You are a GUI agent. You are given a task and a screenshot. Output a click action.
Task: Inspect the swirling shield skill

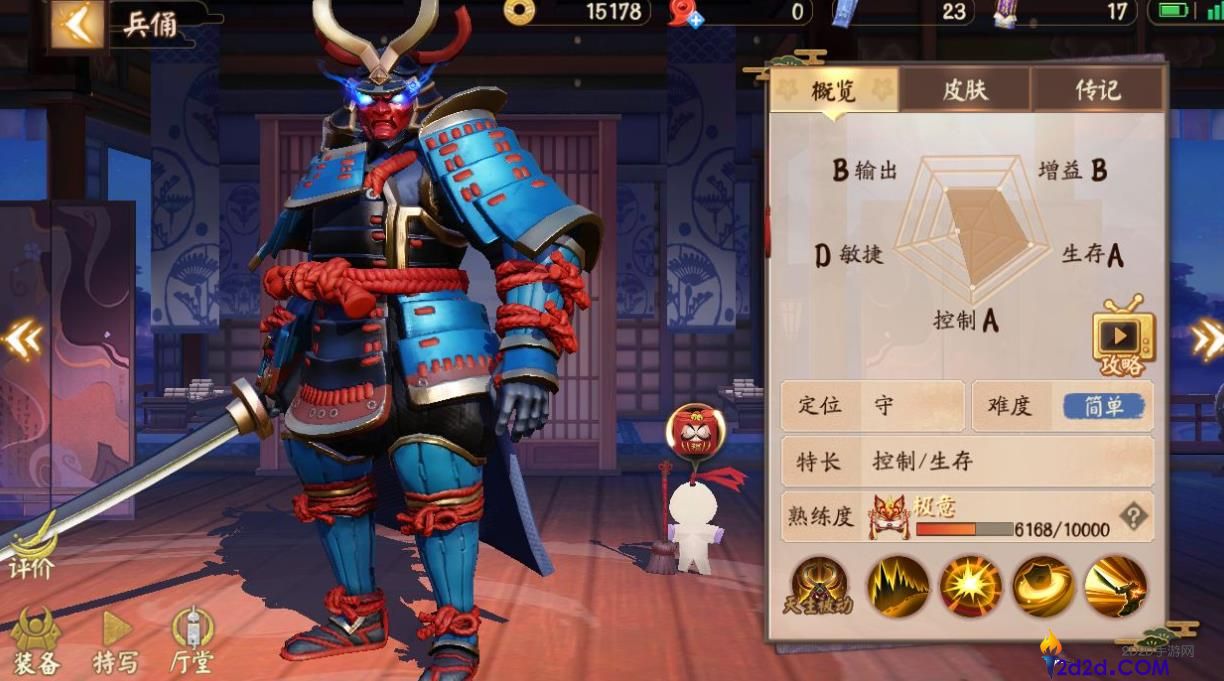coord(1044,586)
